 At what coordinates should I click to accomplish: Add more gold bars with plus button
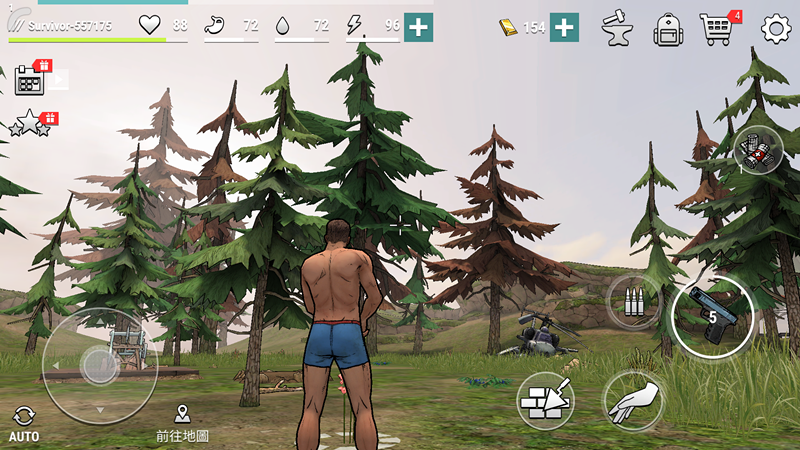[x=564, y=27]
